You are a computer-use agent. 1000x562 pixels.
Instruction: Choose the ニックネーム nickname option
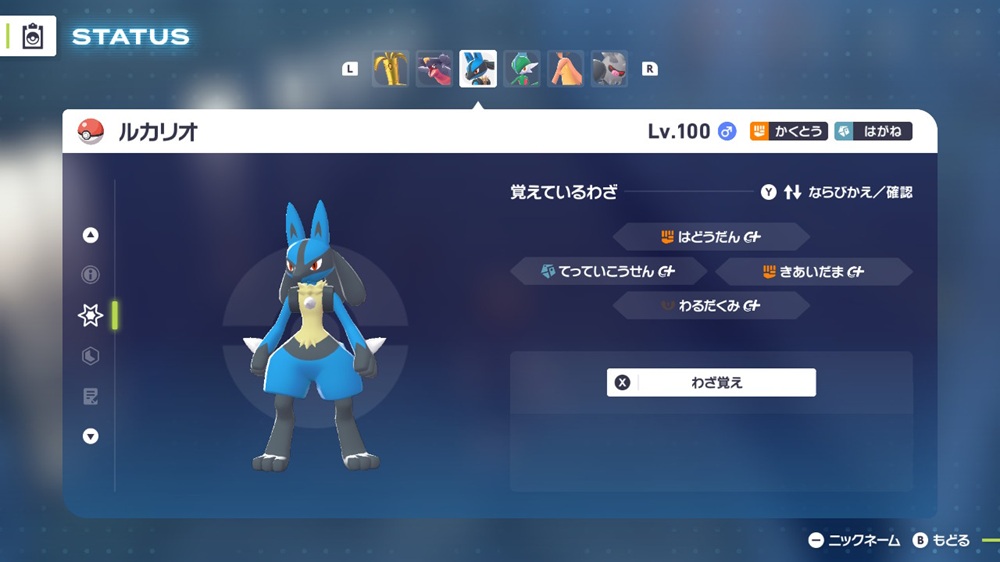855,541
